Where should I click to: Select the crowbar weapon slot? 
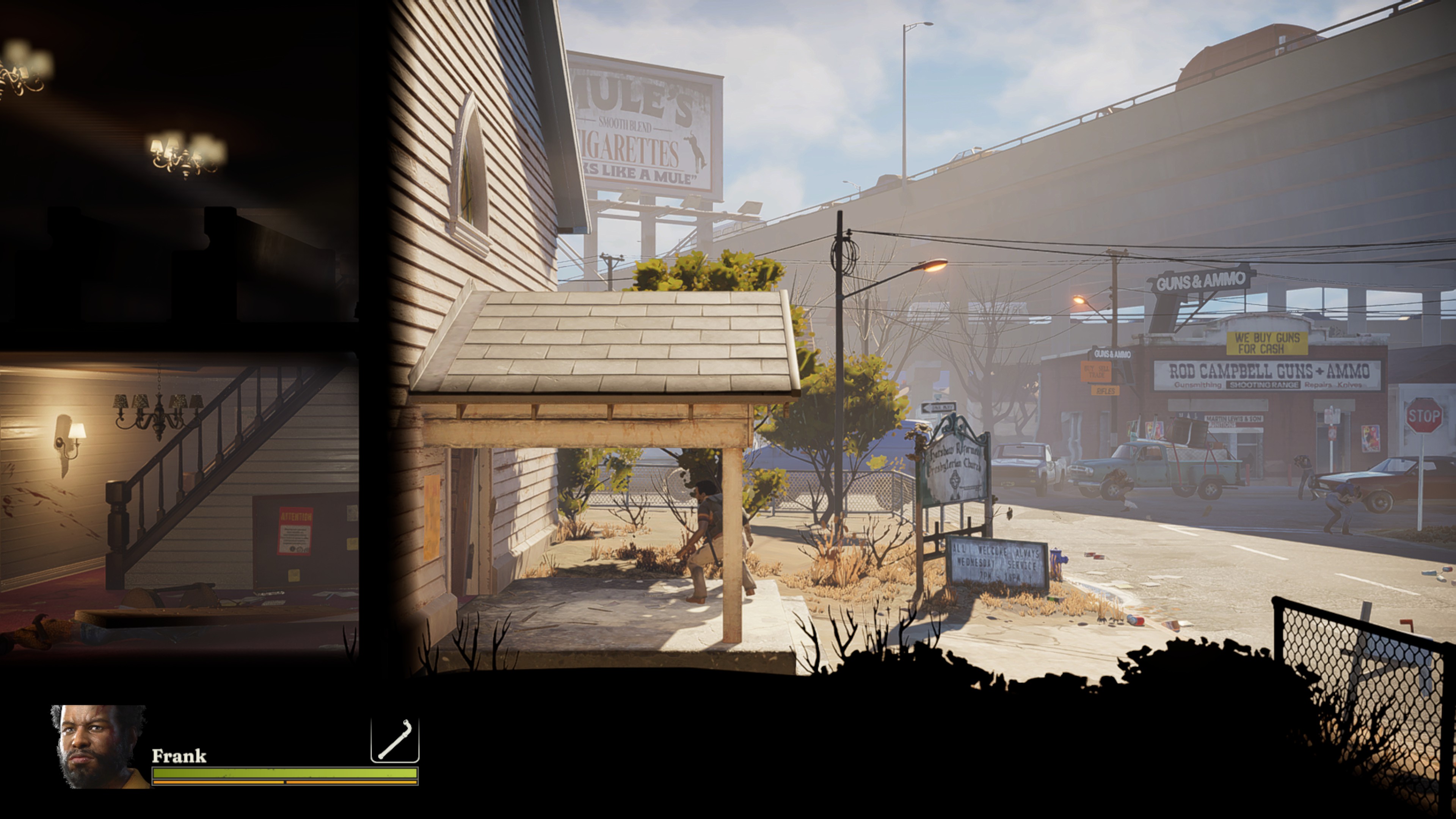pos(394,740)
